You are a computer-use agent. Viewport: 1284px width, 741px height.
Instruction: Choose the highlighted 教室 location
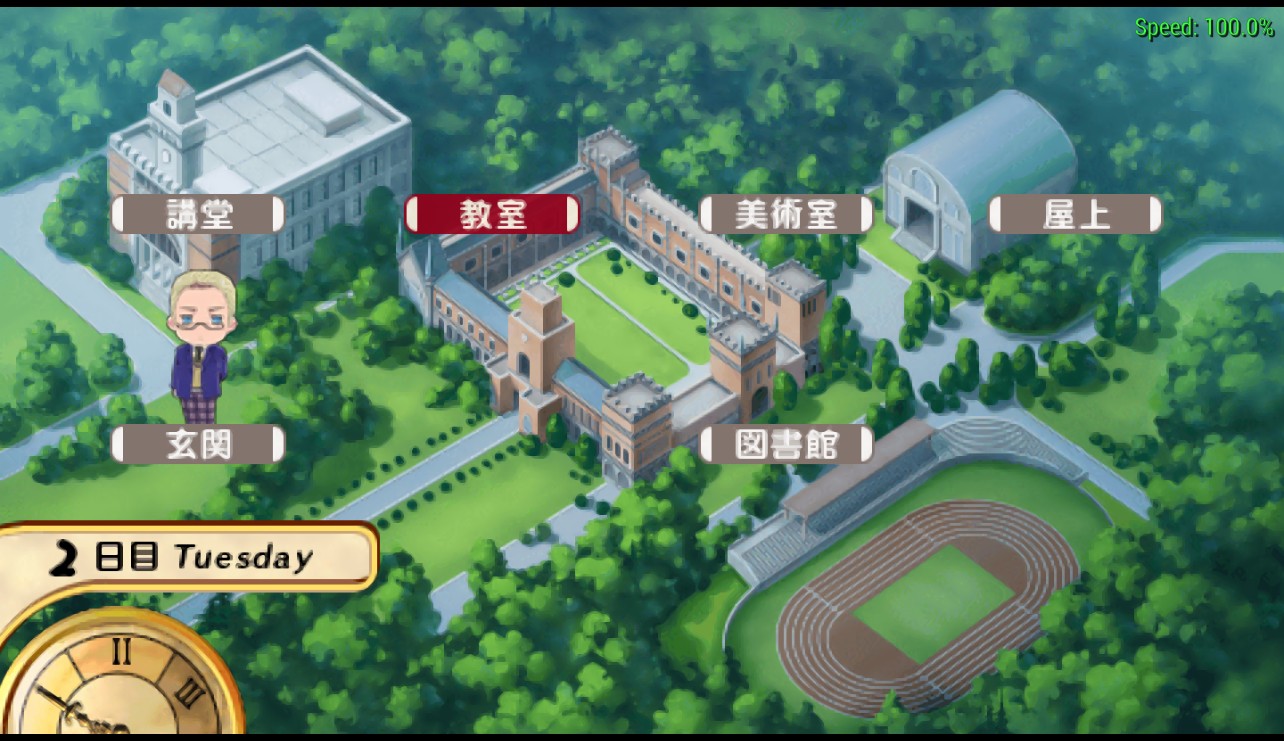pos(492,215)
